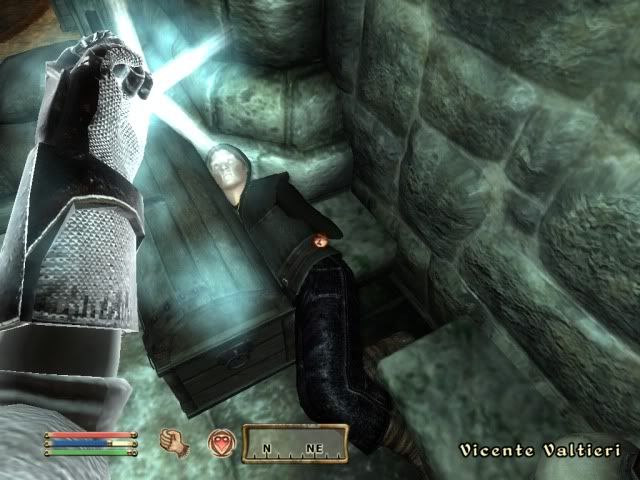Screen dimensions: 640x480
Task: Click the compass heading bar
Action: click(297, 442)
